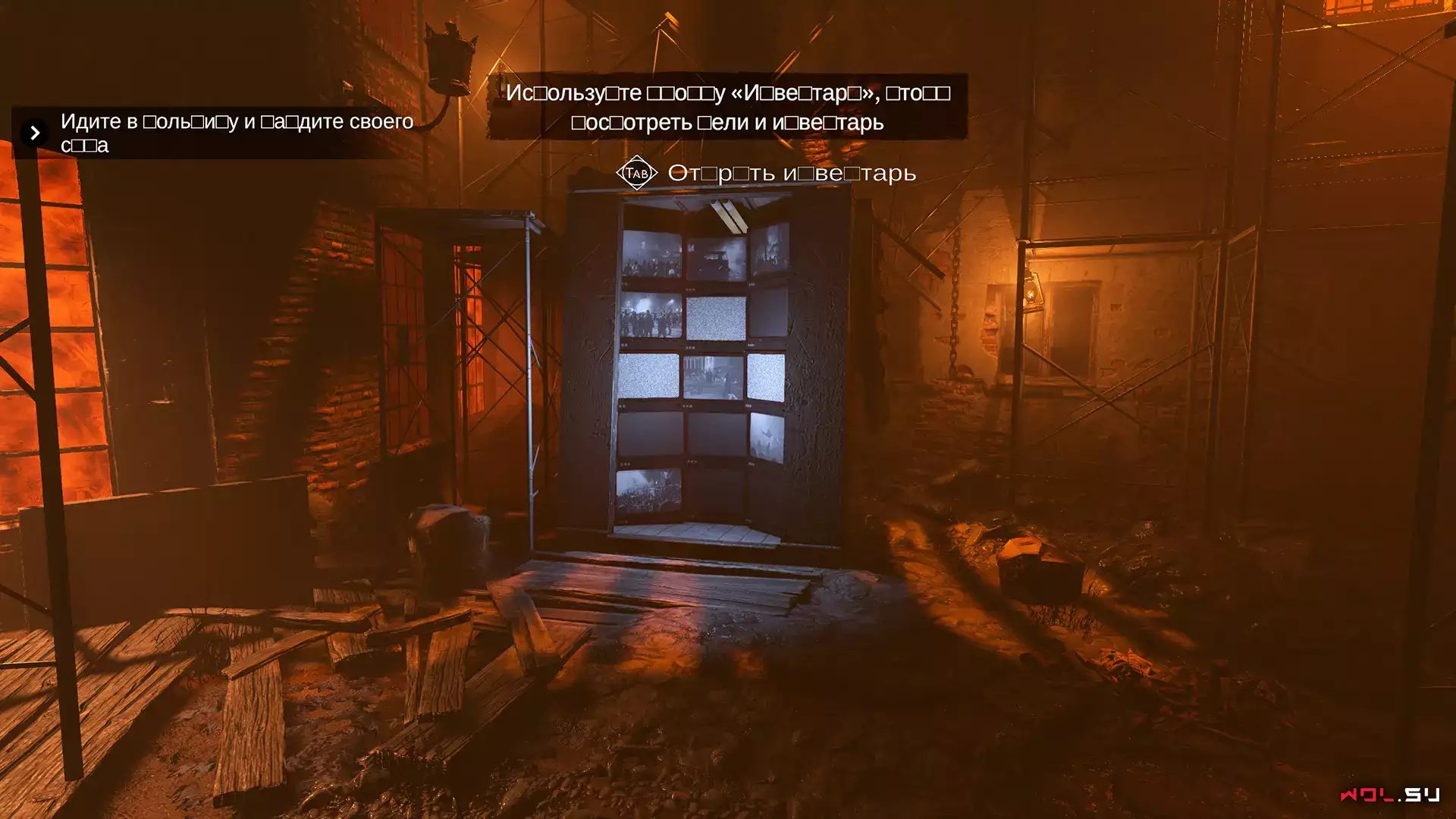Click the objective tracker arrow icon
Image resolution: width=1456 pixels, height=819 pixels.
pyautogui.click(x=35, y=133)
